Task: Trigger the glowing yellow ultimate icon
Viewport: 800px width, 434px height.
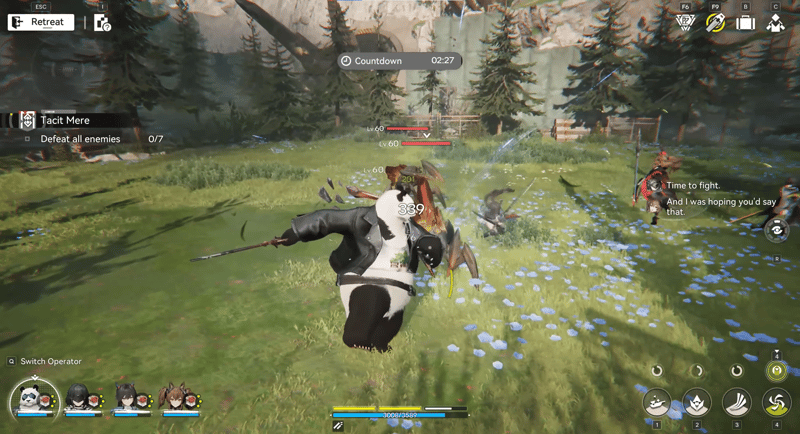Action: tap(776, 371)
